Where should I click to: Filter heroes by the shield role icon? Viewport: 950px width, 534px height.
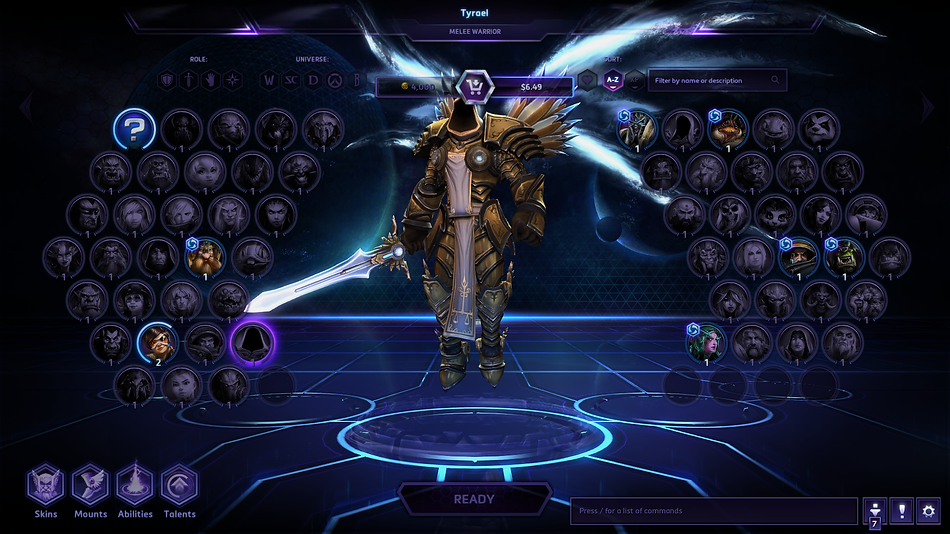(166, 80)
